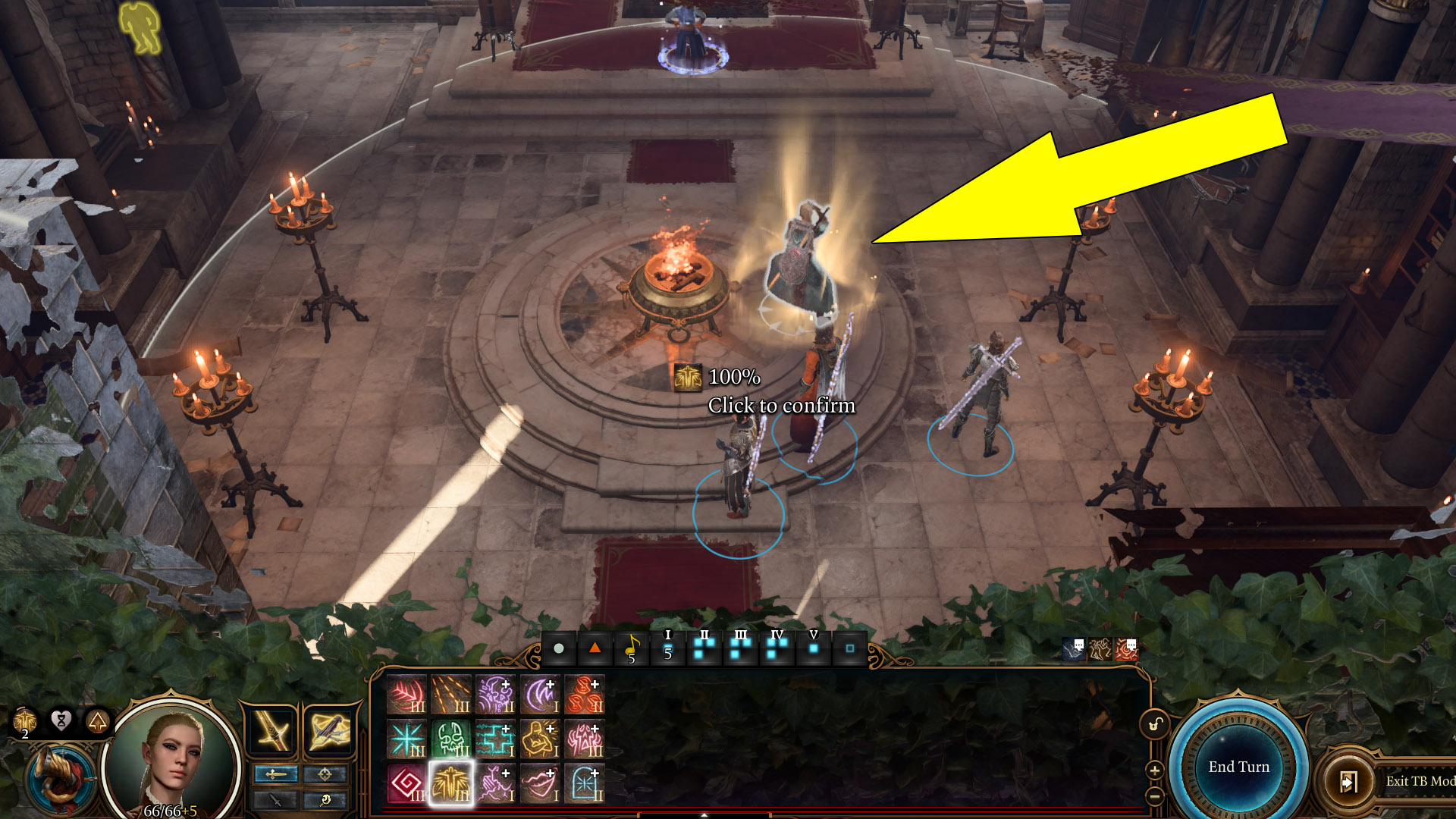Cast the red spiral spell

[407, 783]
